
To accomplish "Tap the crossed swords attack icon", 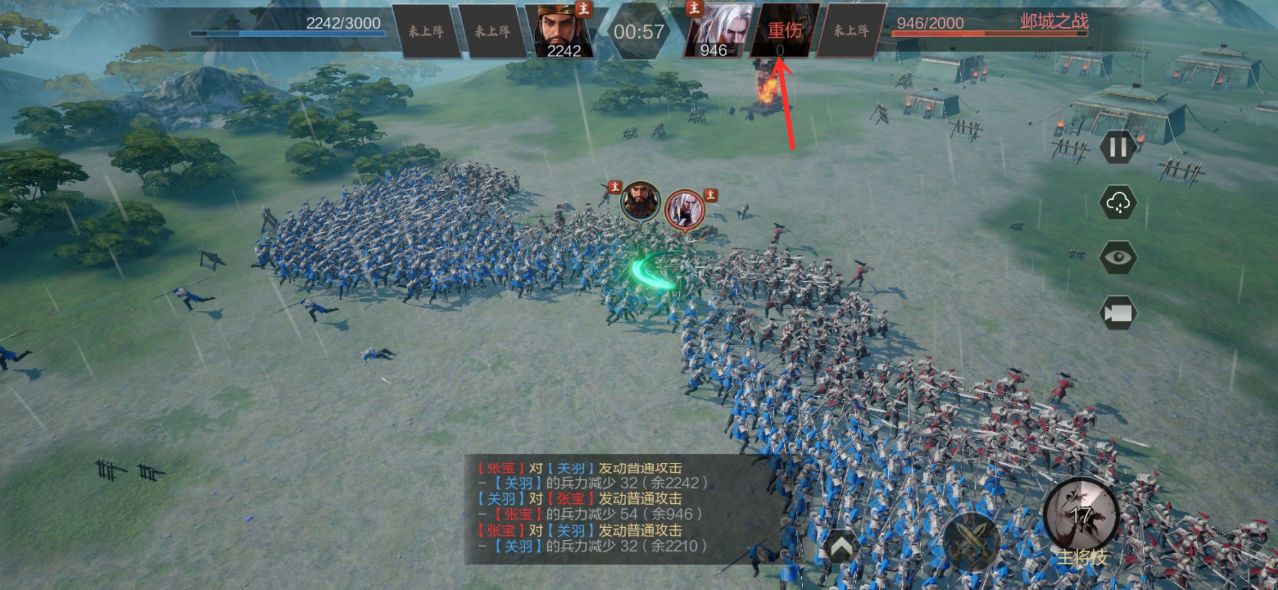I will tap(970, 543).
